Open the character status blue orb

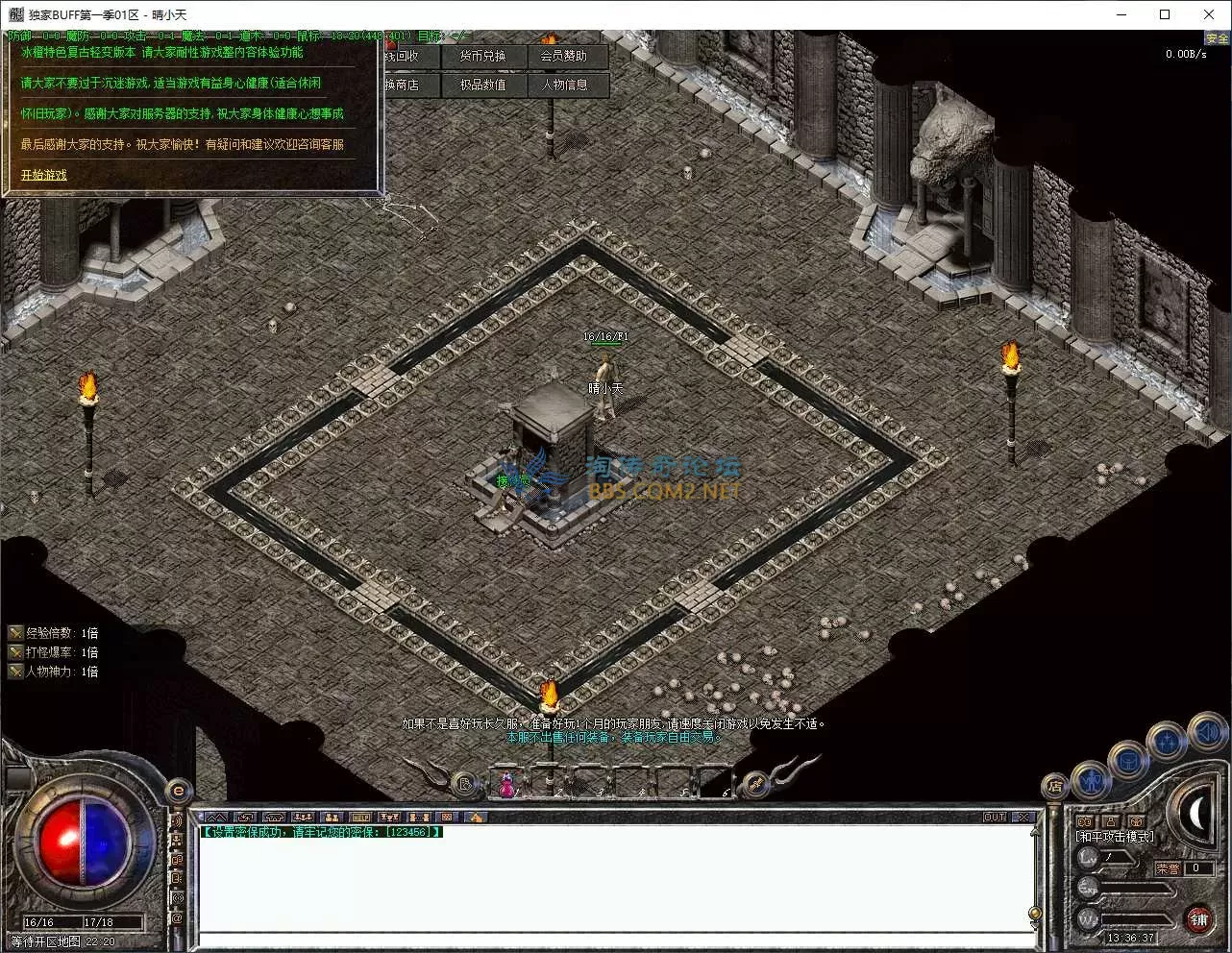[1091, 780]
